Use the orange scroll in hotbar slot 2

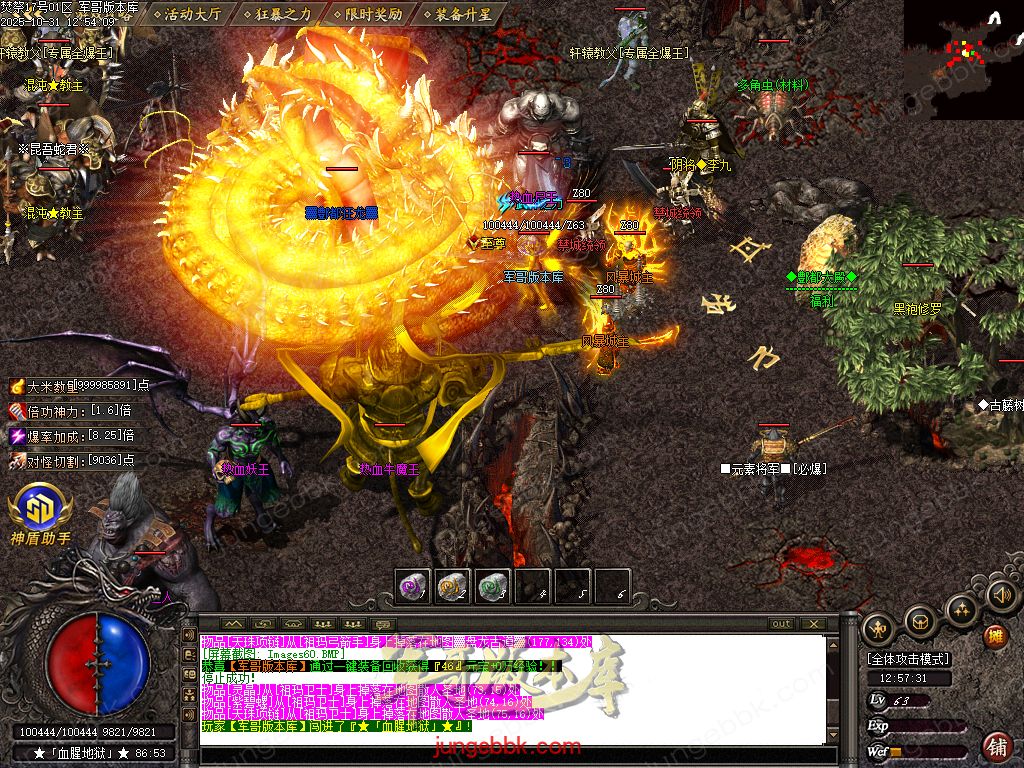click(x=453, y=586)
